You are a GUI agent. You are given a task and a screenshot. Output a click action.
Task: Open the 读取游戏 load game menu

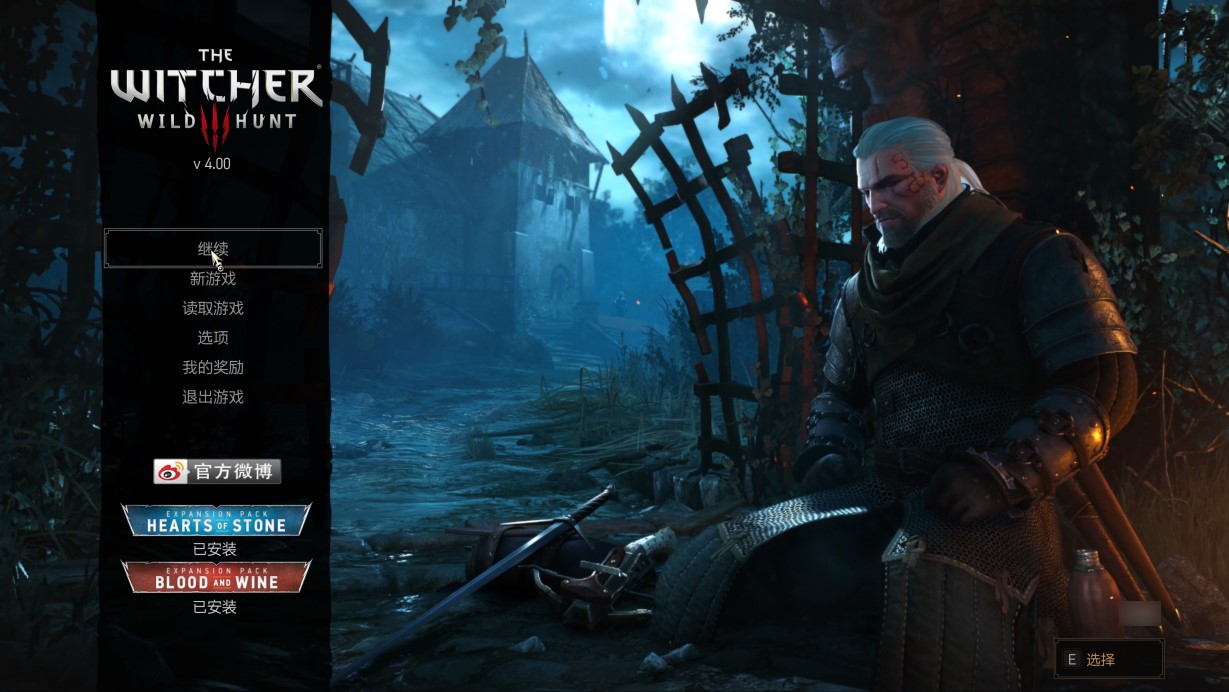pos(213,309)
